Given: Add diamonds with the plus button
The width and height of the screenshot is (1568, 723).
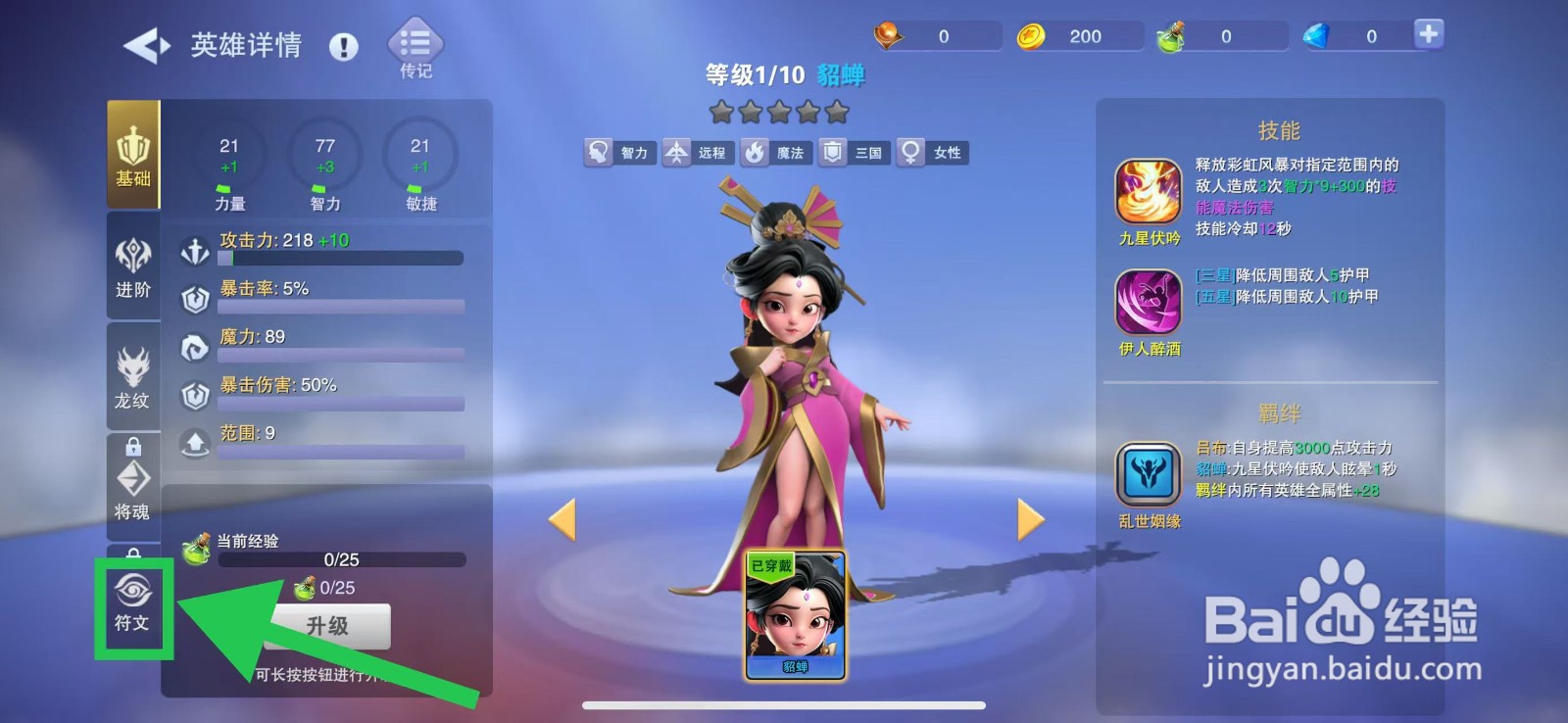Looking at the screenshot, I should (x=1429, y=34).
